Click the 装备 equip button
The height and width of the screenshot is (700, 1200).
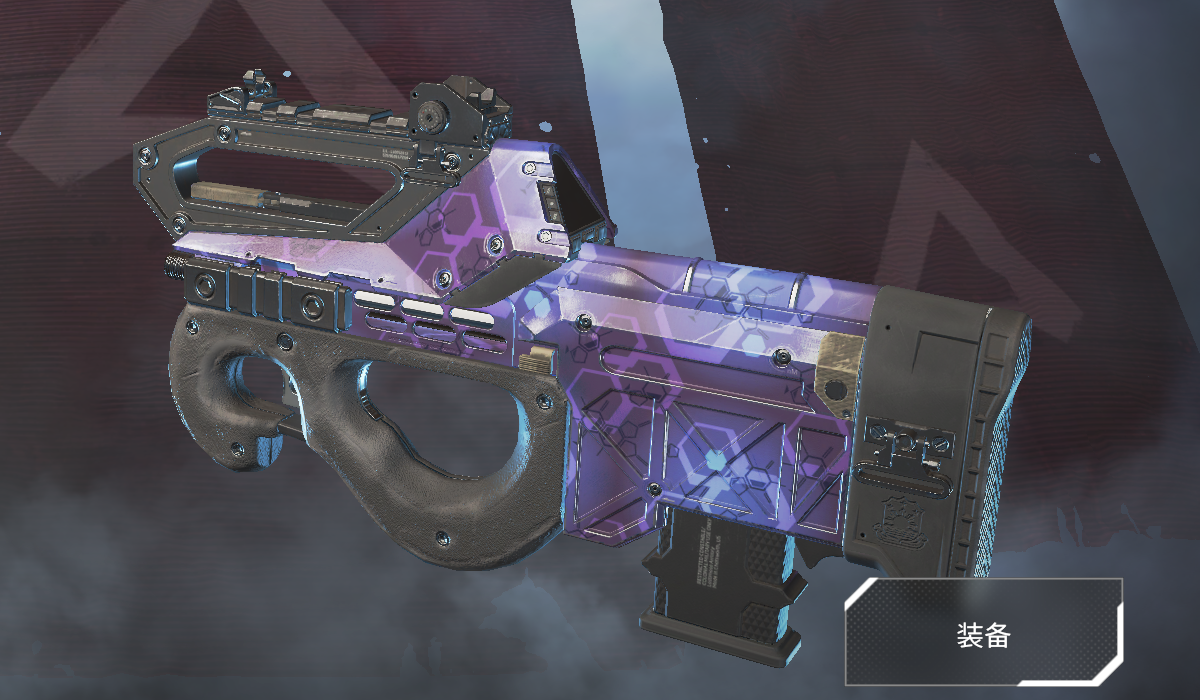tap(984, 632)
